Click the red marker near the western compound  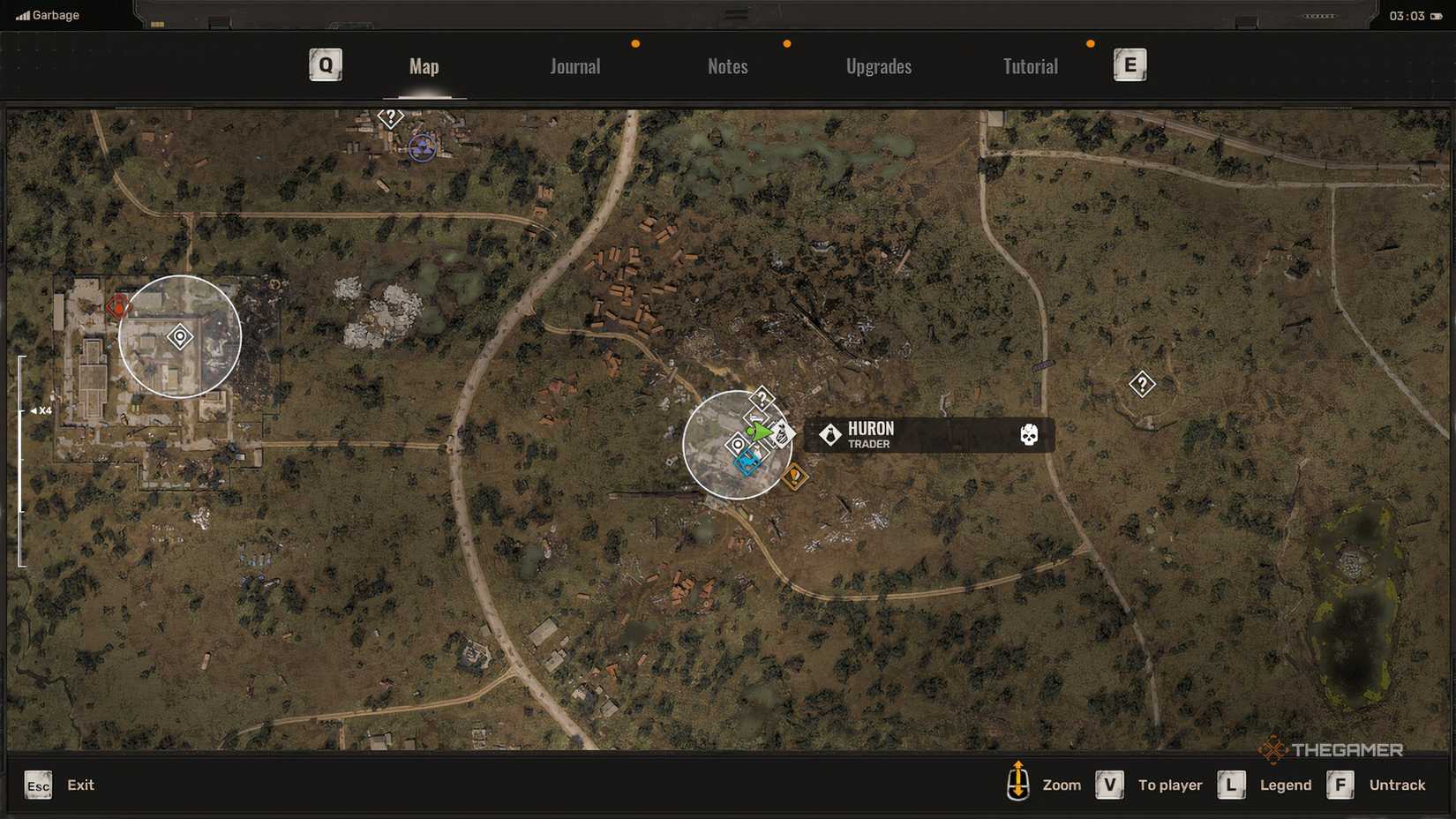tap(117, 306)
